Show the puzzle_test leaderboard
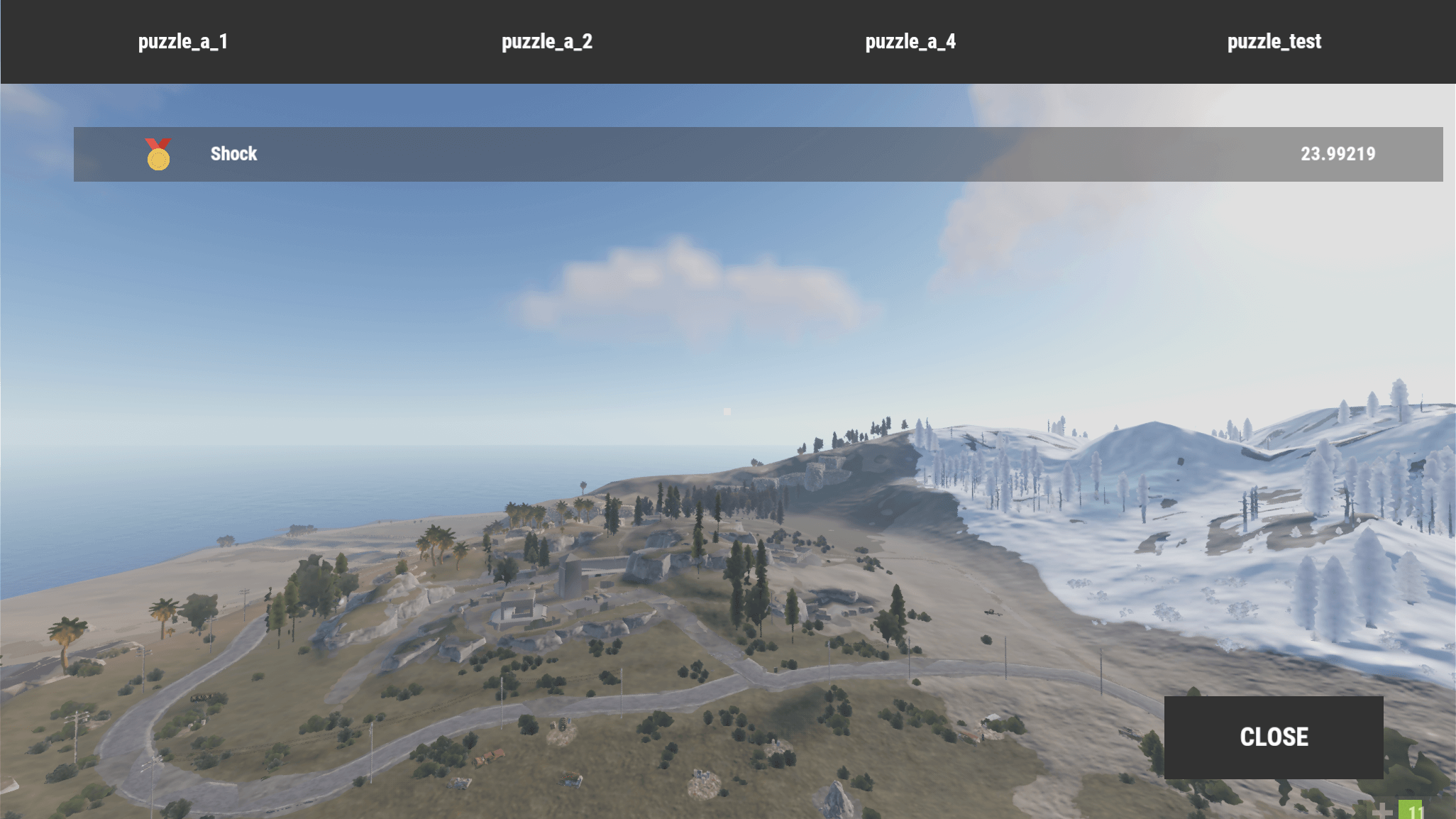1456x819 pixels. 1274,42
